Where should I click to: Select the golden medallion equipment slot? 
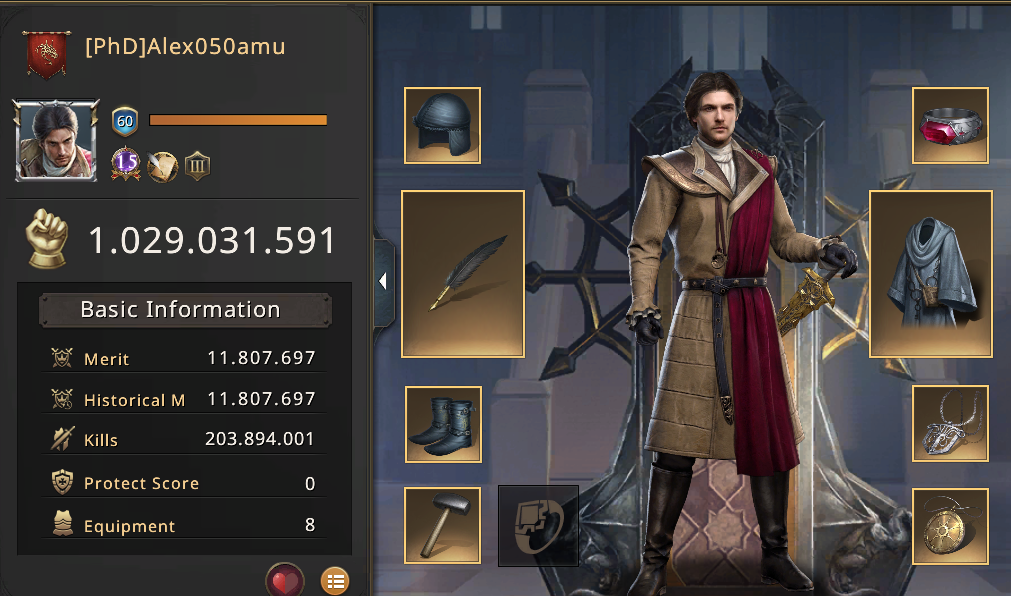click(x=950, y=526)
